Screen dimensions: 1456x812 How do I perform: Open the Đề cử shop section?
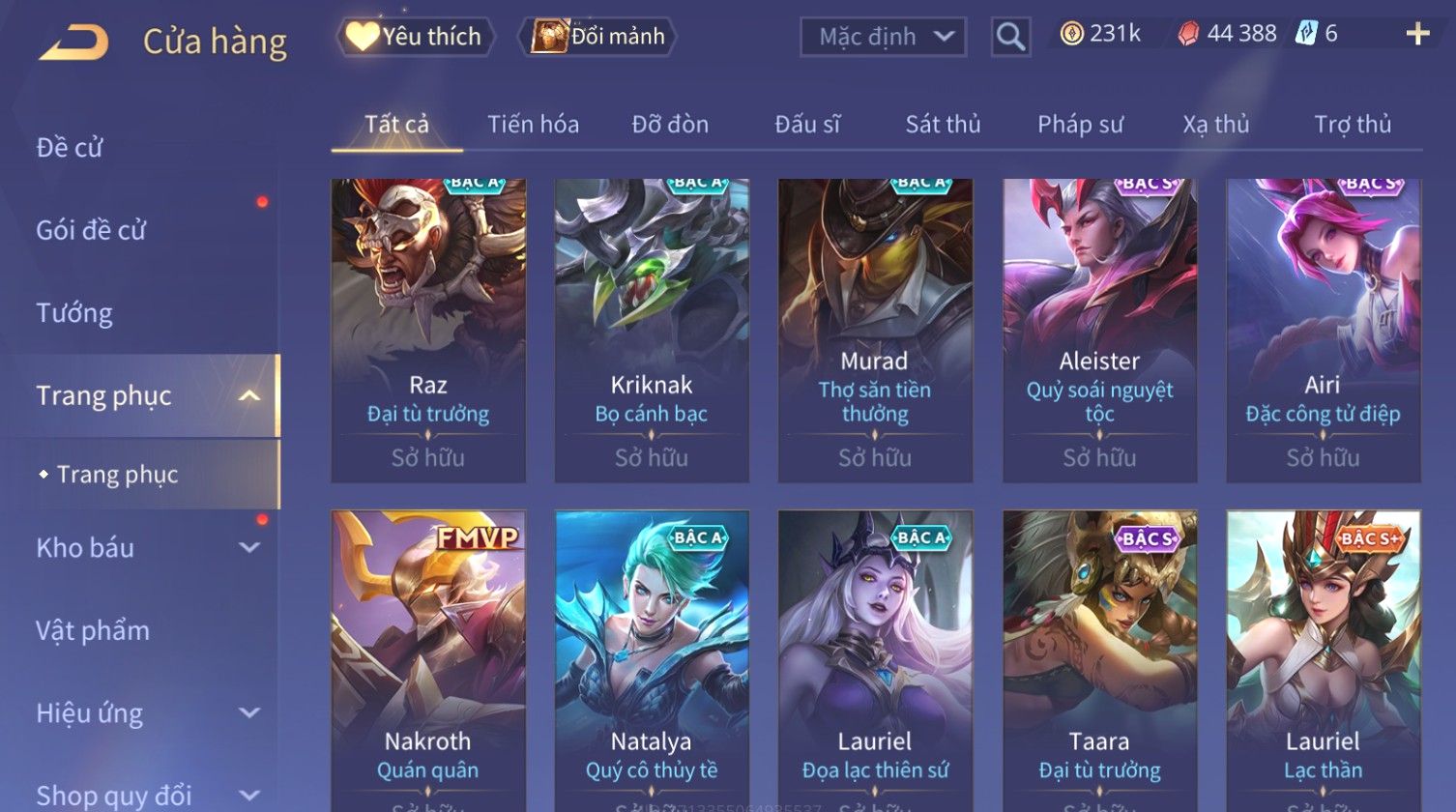[70, 148]
